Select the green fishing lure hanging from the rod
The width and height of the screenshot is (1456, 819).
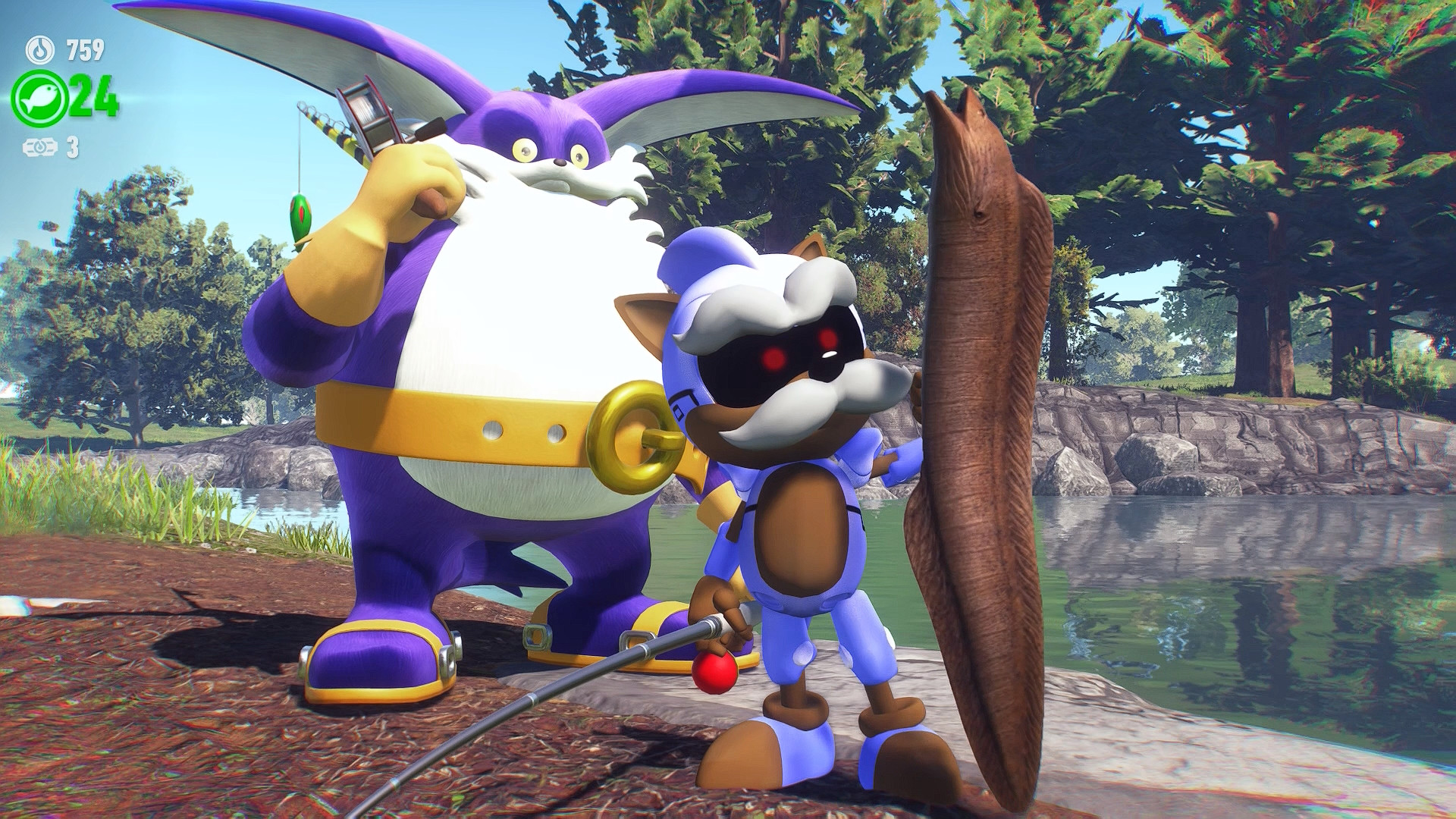[302, 218]
